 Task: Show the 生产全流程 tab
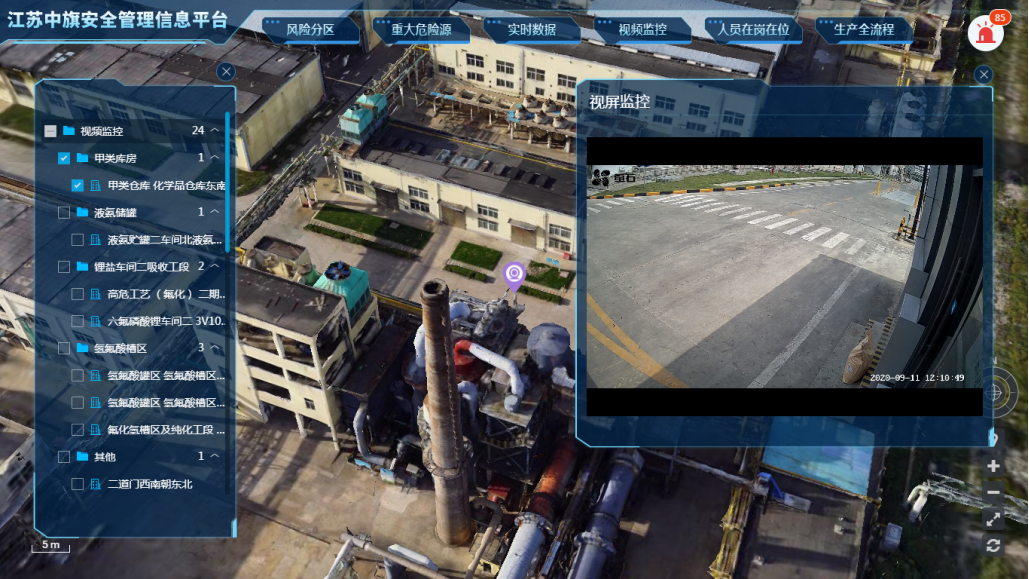point(864,30)
